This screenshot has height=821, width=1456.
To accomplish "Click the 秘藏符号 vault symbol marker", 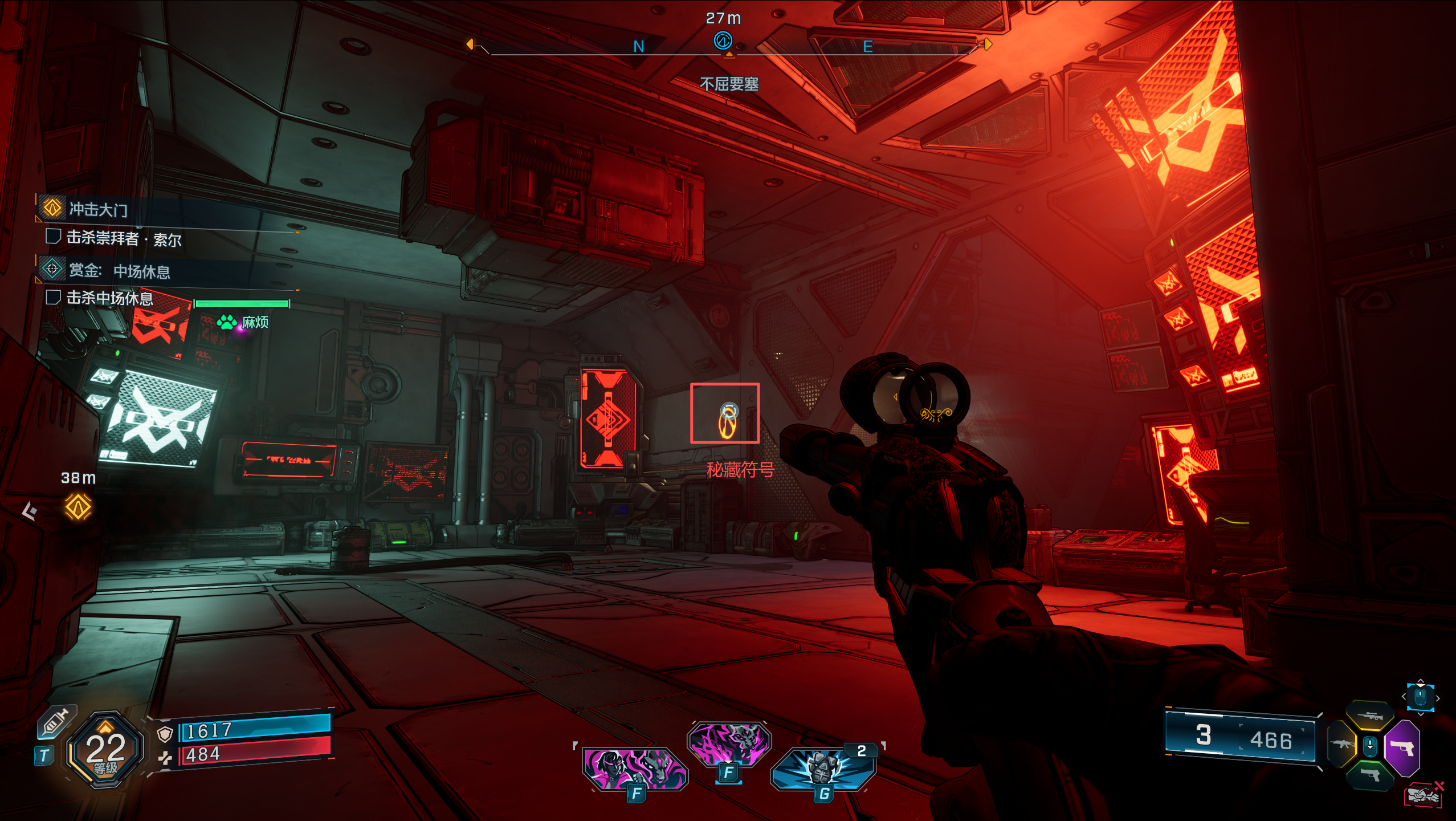I will 725,413.
